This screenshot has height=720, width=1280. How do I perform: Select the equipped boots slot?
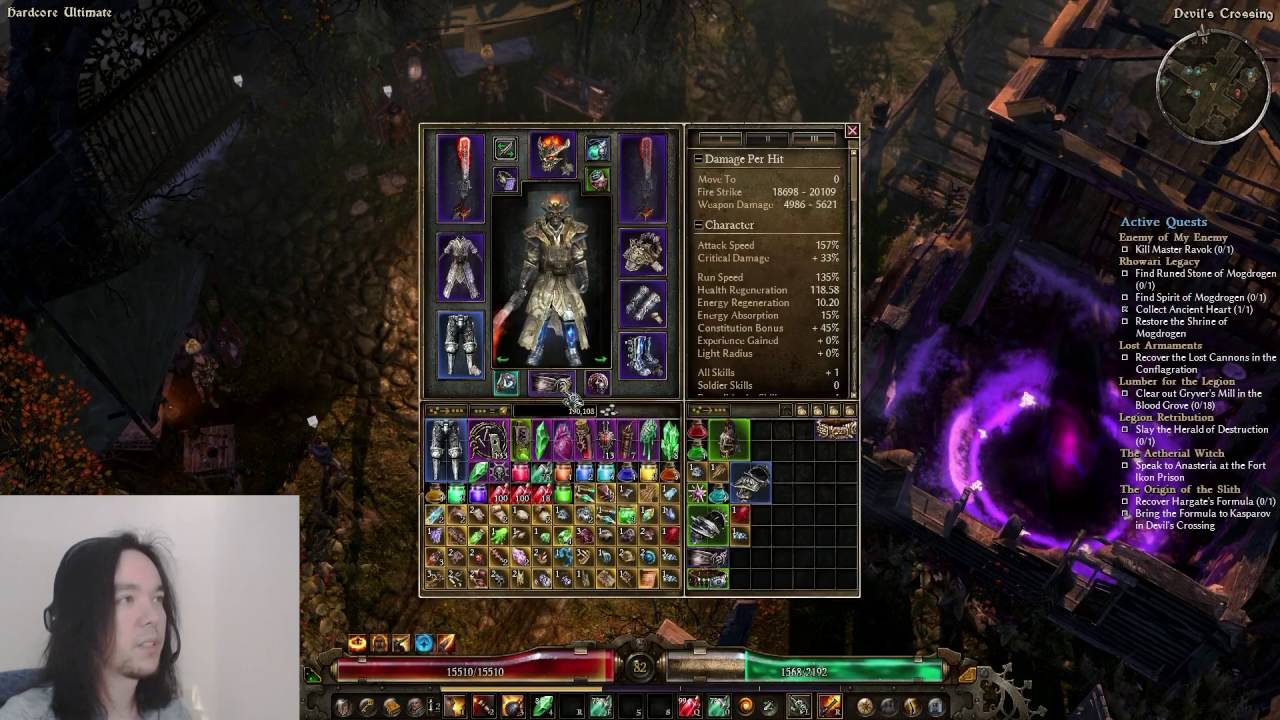[x=643, y=355]
